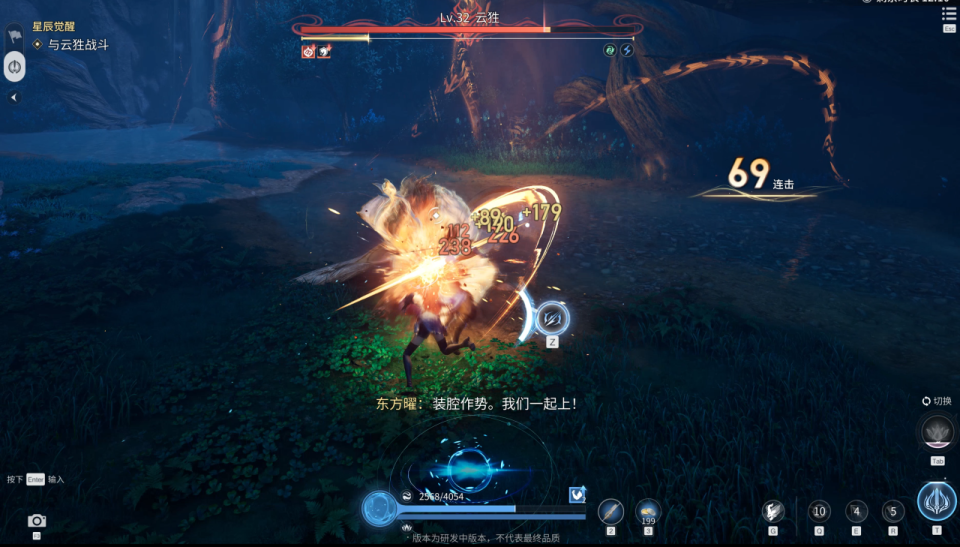Screen dimensions: 960x547
Task: Activate the skill showing cooldown 10
Action: tap(819, 510)
